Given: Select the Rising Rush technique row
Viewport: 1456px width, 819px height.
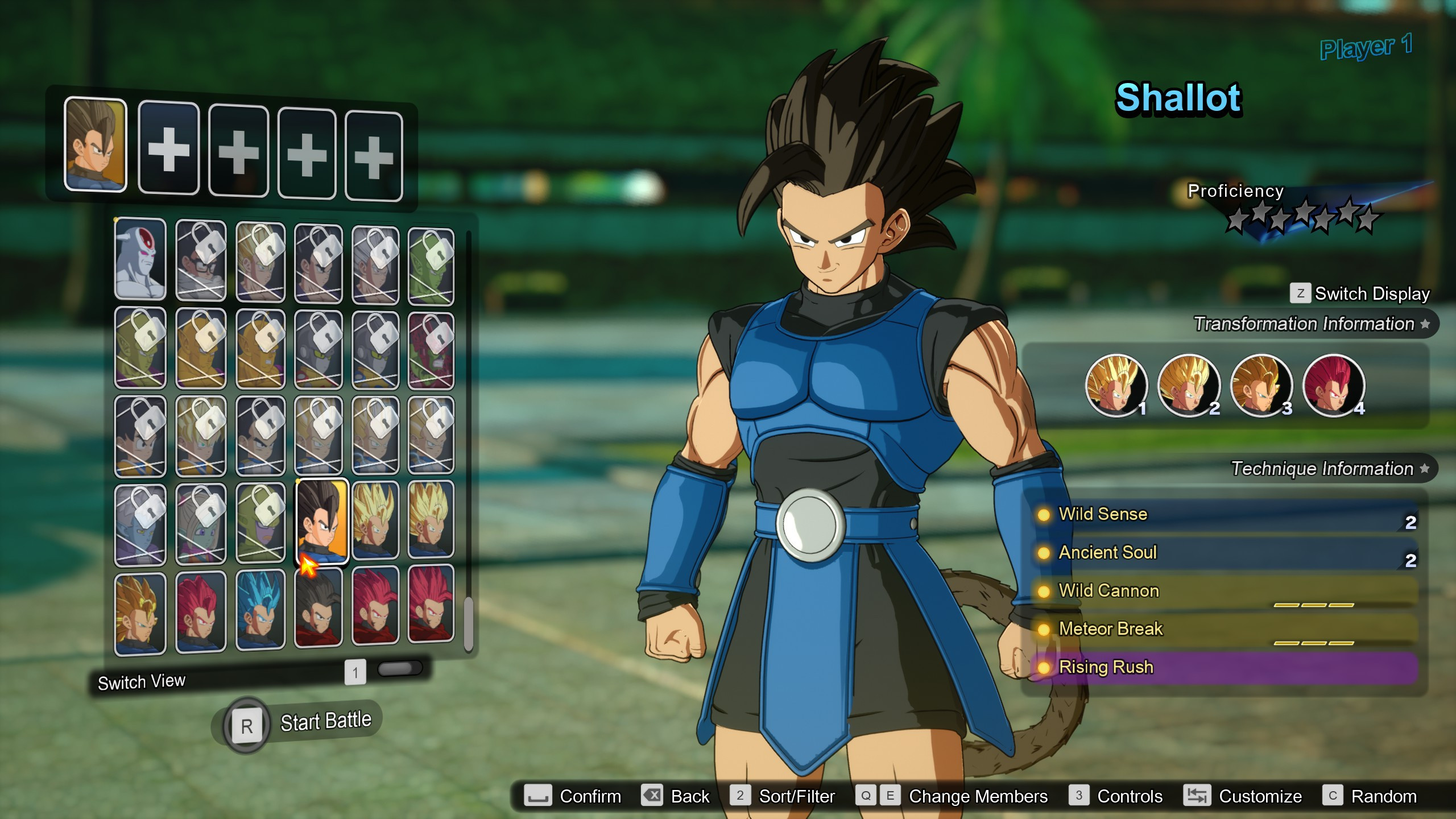Looking at the screenshot, I should pyautogui.click(x=1223, y=667).
